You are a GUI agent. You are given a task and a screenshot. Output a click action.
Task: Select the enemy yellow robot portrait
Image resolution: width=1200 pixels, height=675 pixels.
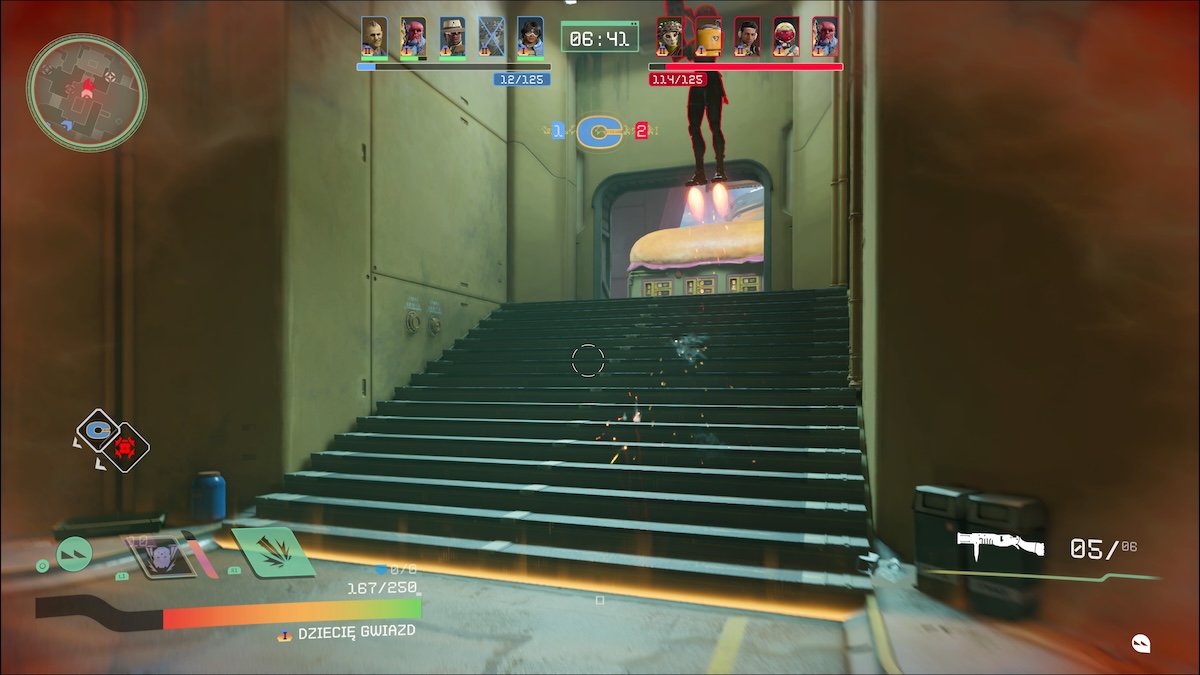coord(708,37)
